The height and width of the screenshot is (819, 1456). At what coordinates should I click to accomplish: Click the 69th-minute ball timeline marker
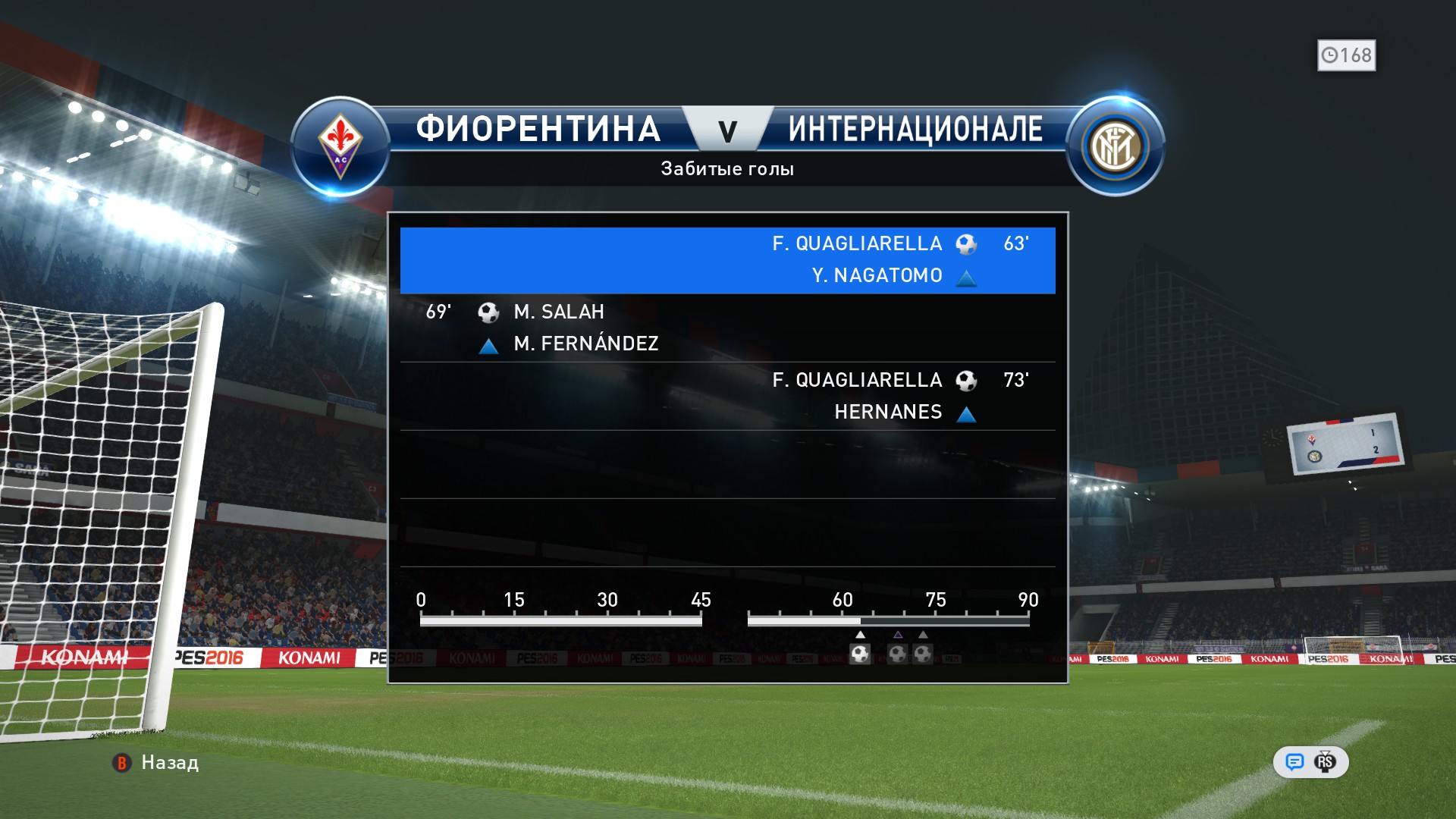point(898,653)
